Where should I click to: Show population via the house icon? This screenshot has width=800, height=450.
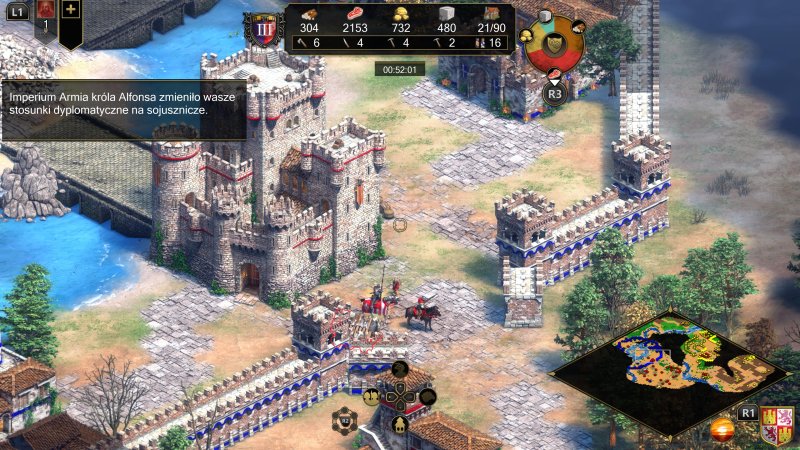tap(490, 14)
